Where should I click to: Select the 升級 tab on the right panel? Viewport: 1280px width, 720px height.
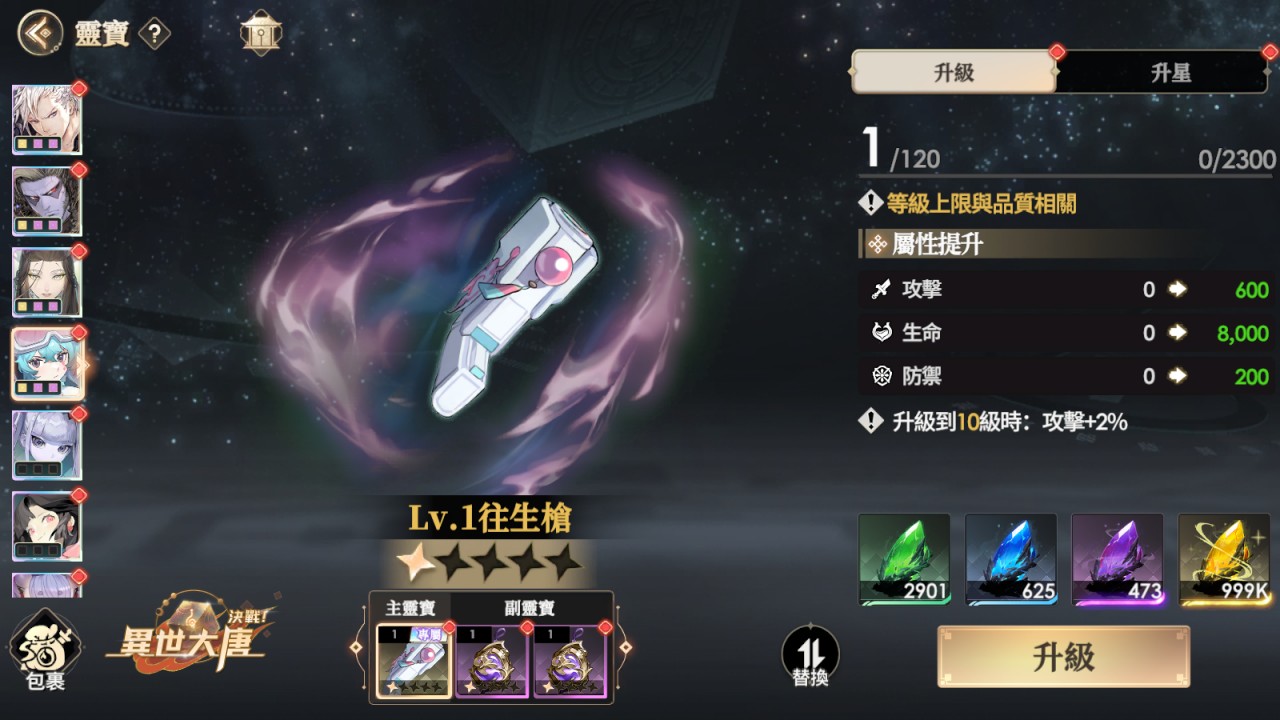coord(952,73)
